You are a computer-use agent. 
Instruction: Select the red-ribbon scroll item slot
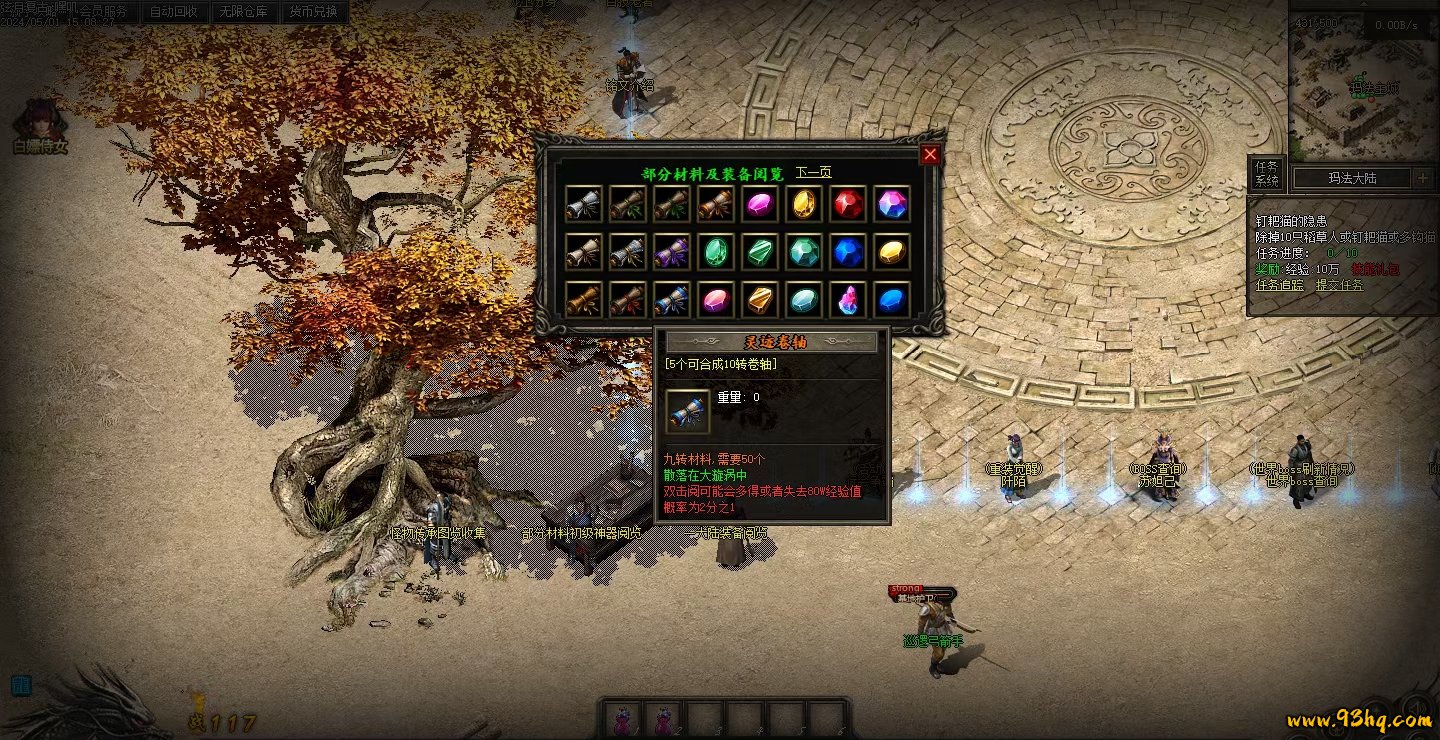pos(627,299)
